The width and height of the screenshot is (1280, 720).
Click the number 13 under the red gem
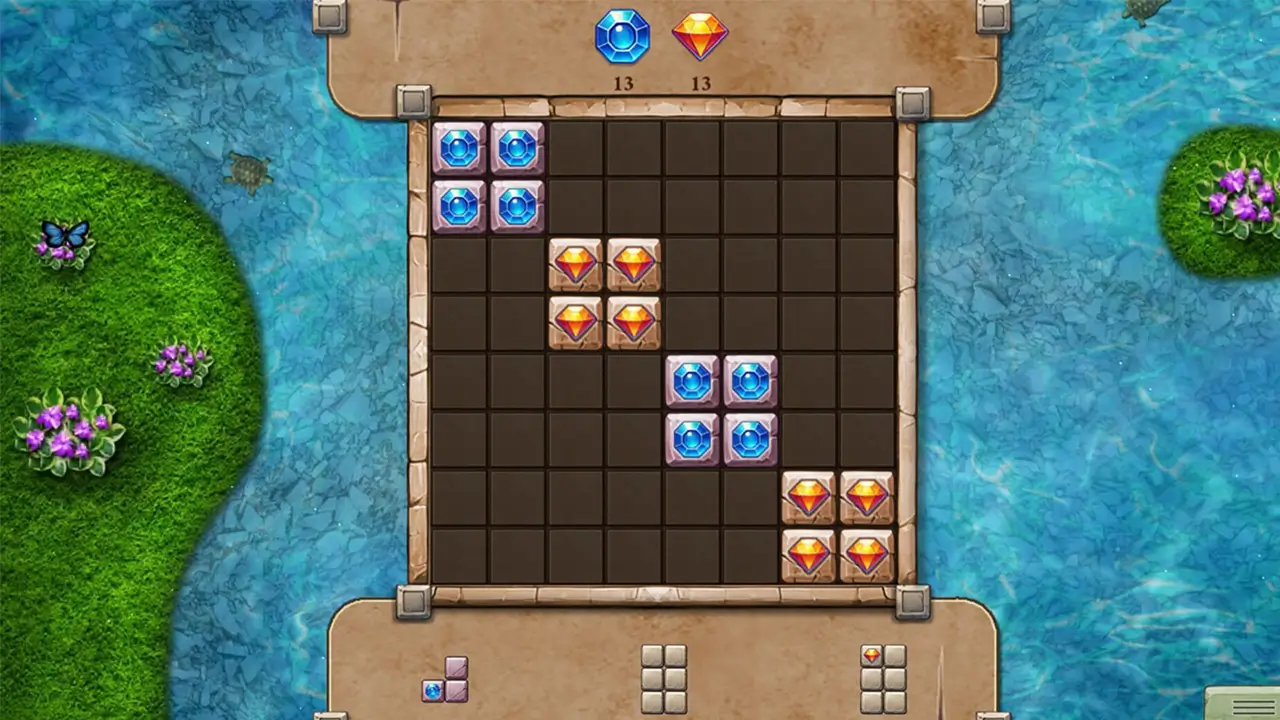700,84
